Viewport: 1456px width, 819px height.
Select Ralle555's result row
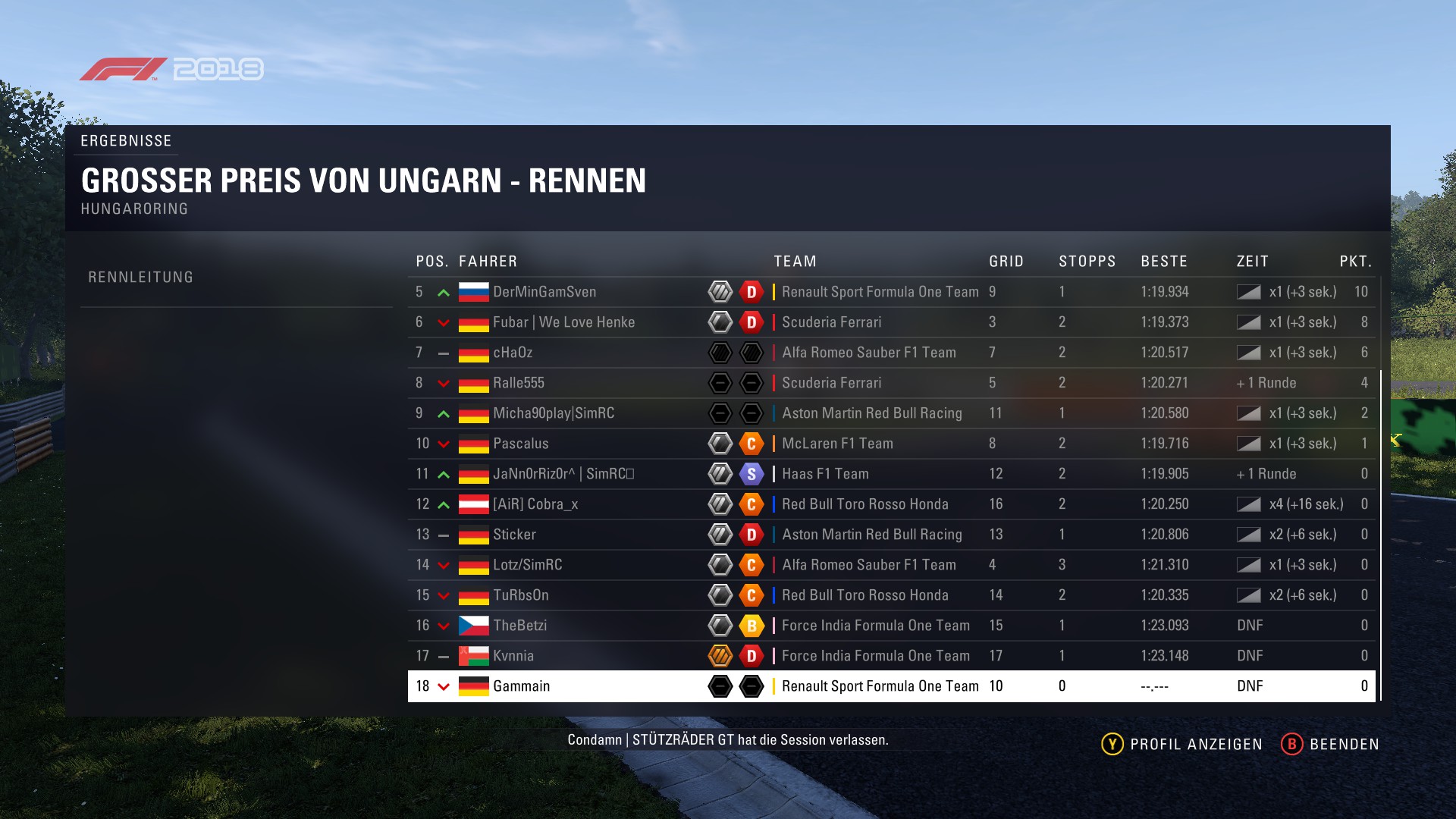pos(519,383)
